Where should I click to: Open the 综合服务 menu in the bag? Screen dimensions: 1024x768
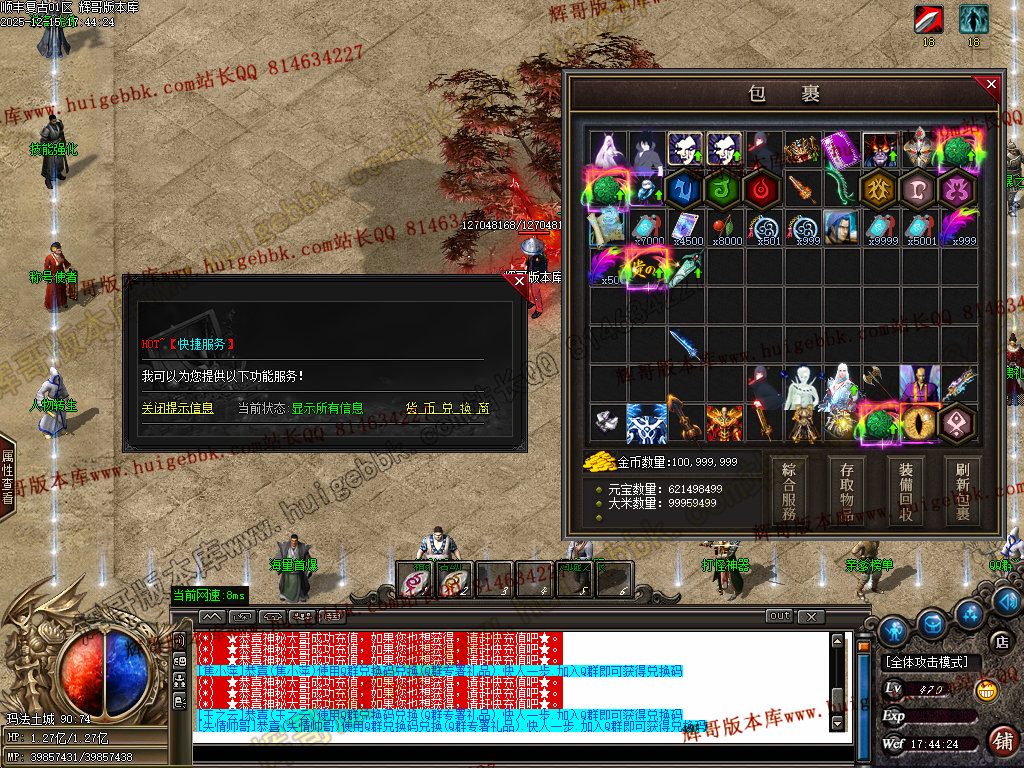788,490
